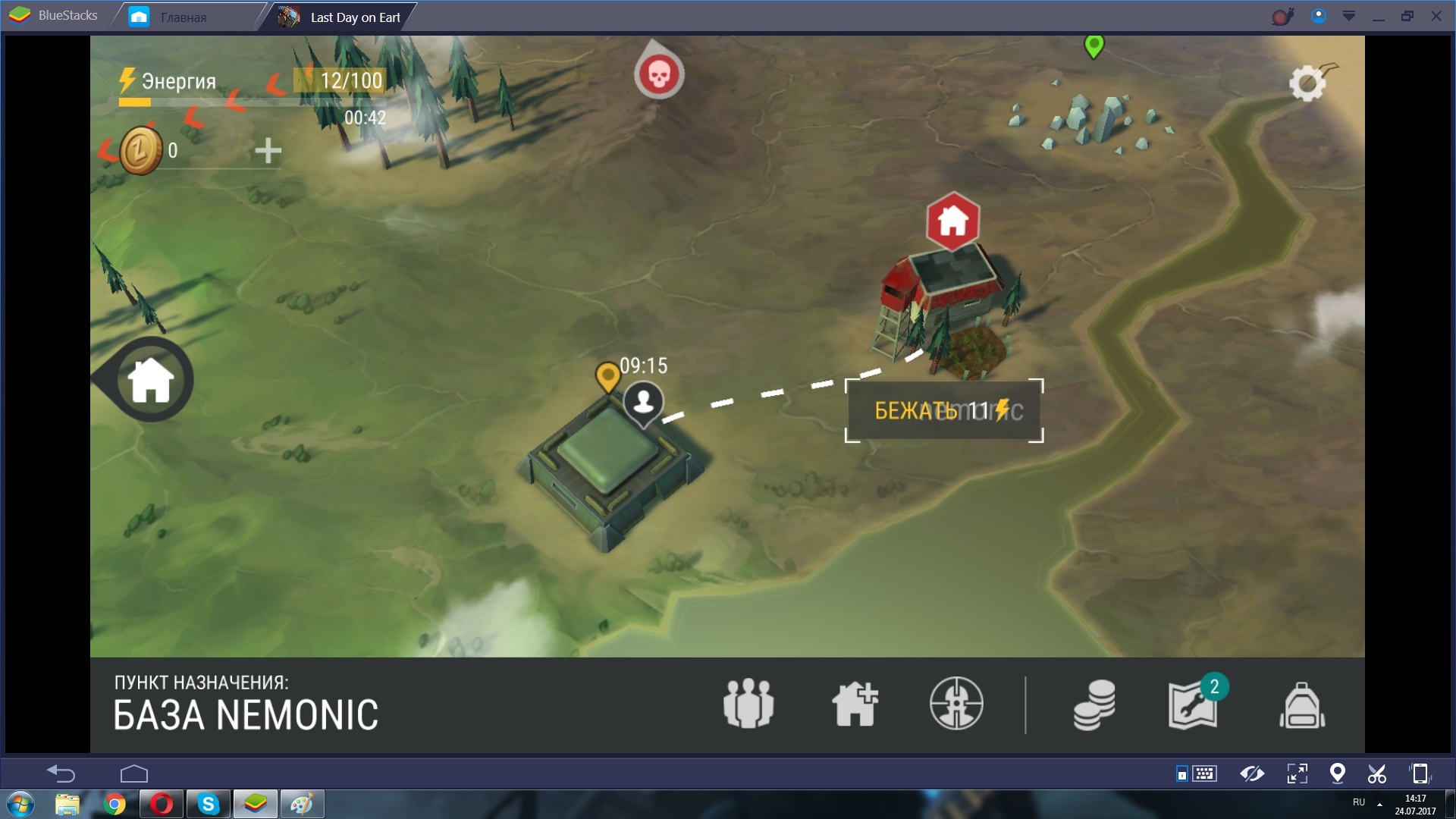Click the BlueStacks back arrow
1456x819 pixels.
61,773
